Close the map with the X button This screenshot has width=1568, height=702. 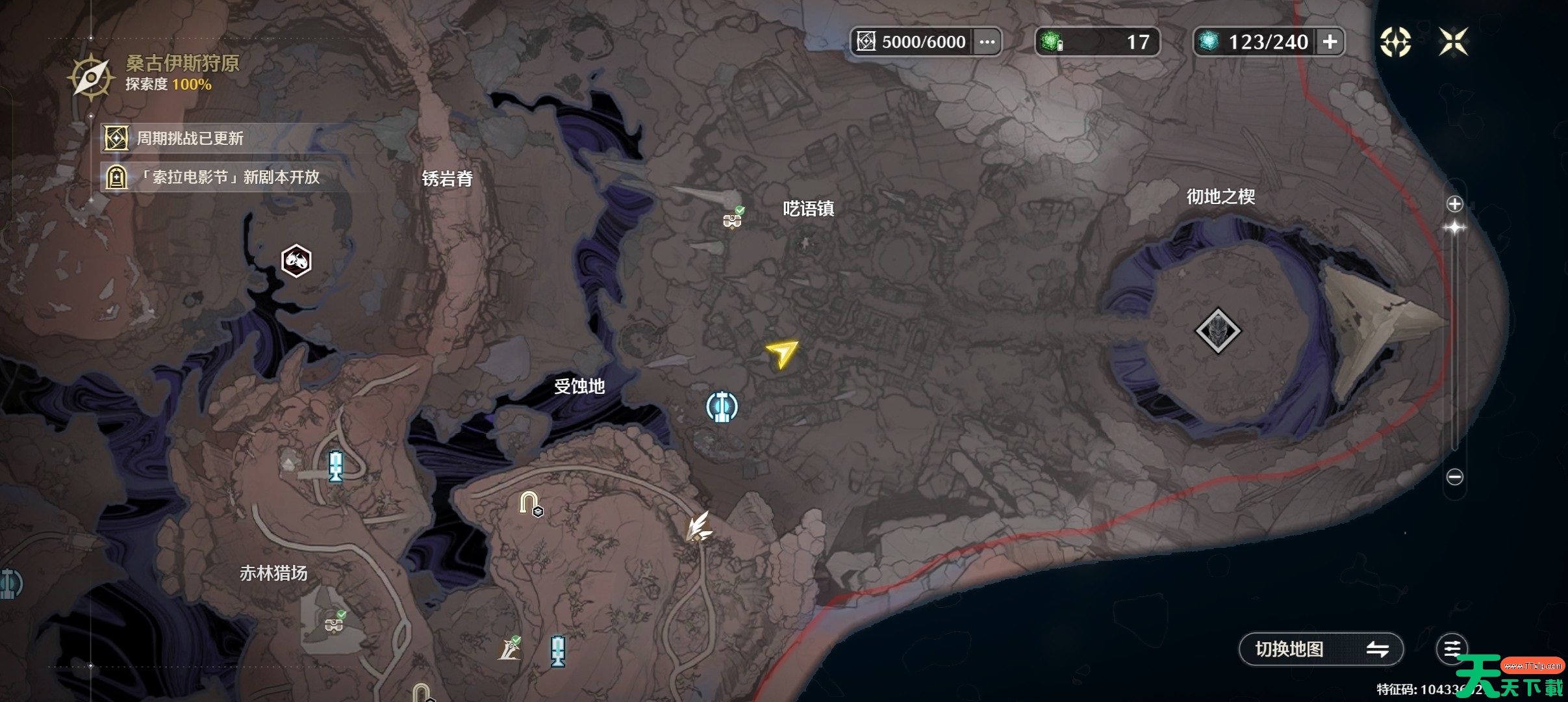tap(1453, 42)
